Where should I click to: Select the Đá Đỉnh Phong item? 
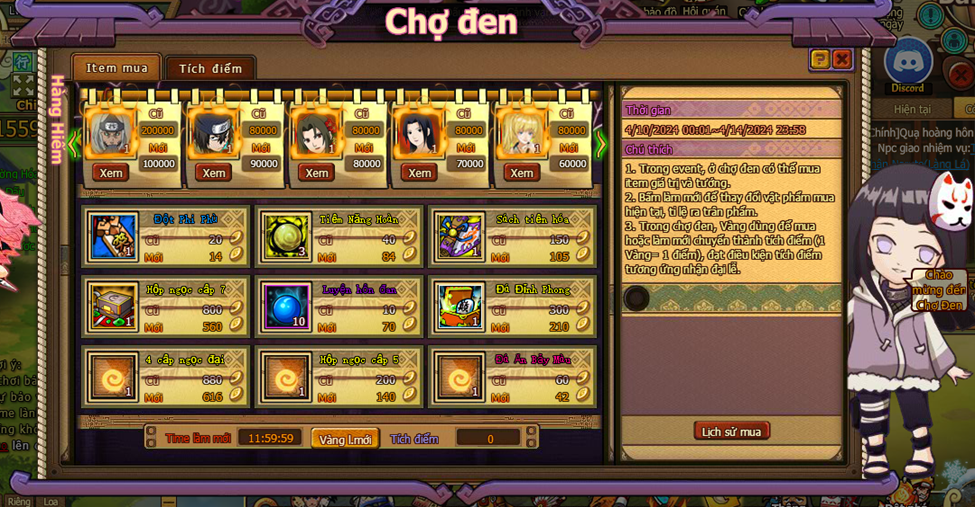[460, 306]
